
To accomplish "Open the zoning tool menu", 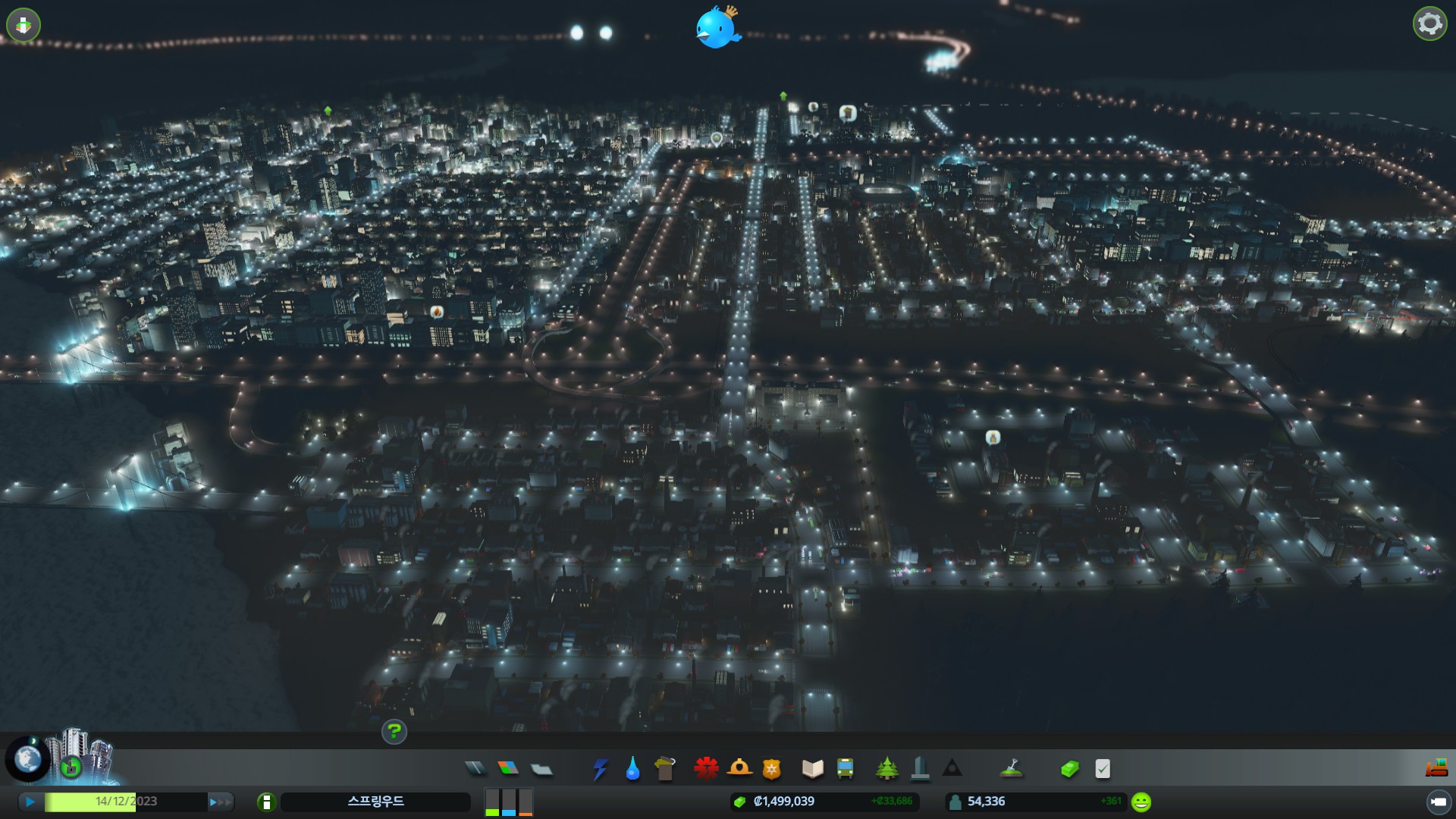I will (x=508, y=769).
